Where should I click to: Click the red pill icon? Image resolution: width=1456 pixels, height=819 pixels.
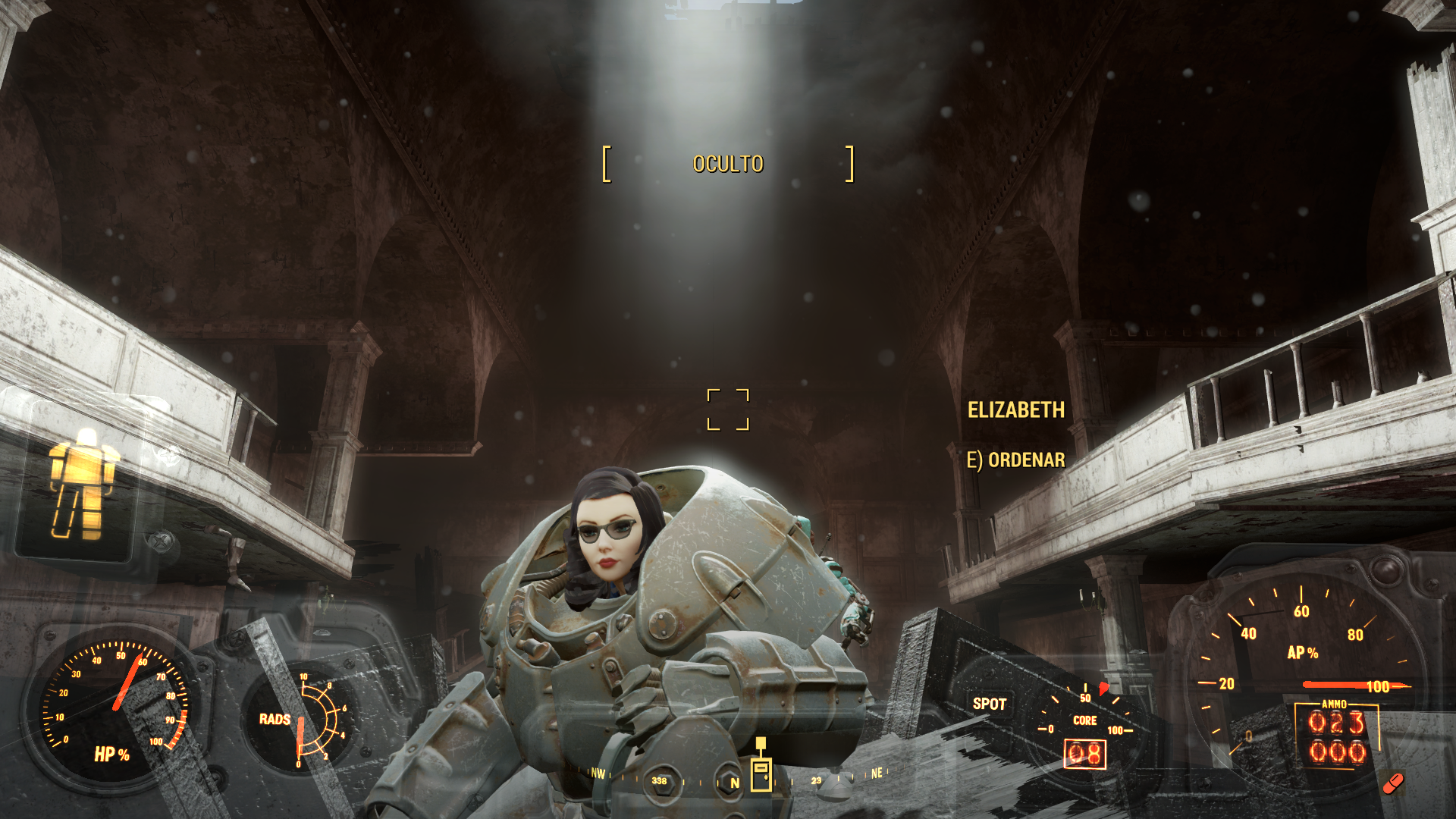coord(1393,783)
